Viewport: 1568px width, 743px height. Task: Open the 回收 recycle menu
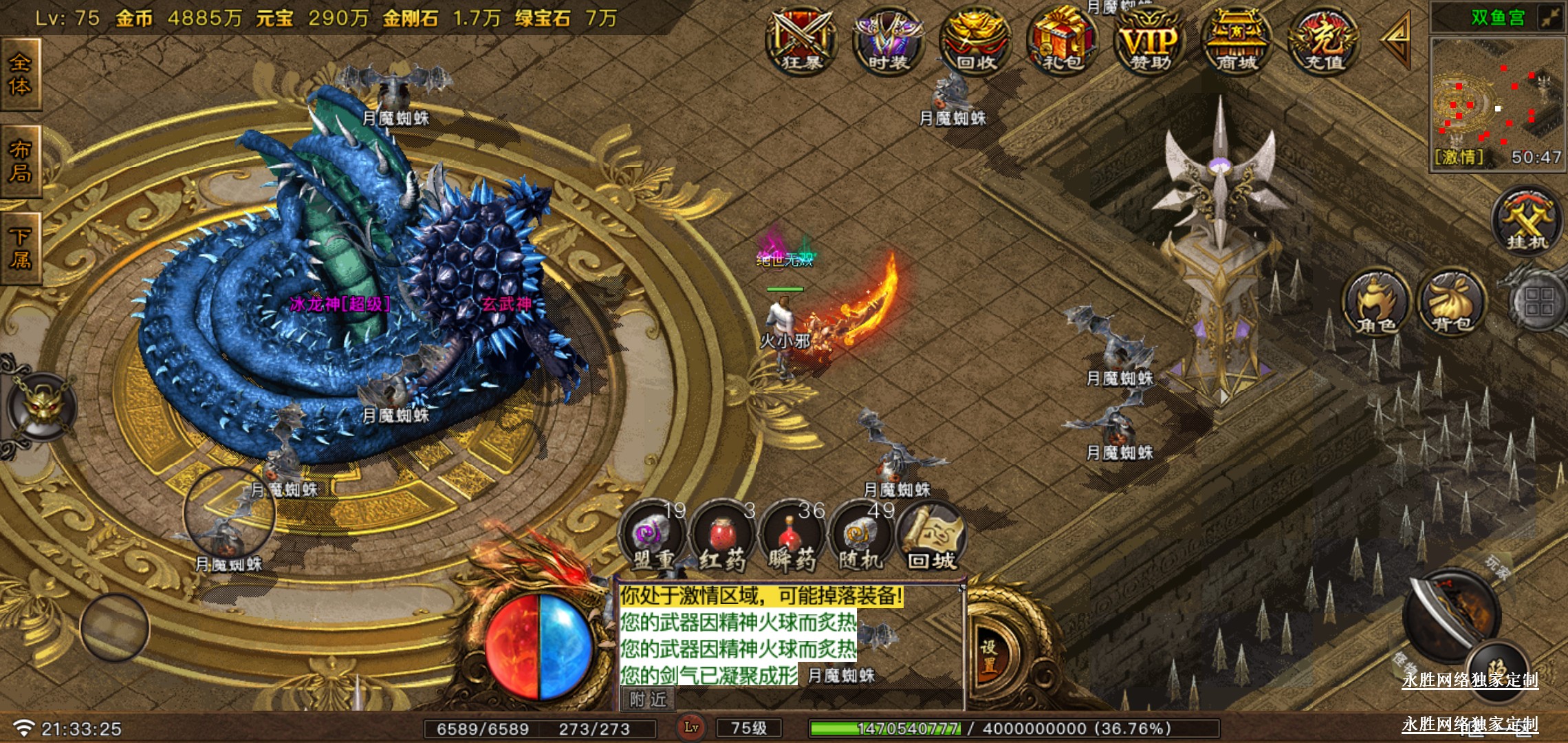pos(975,41)
